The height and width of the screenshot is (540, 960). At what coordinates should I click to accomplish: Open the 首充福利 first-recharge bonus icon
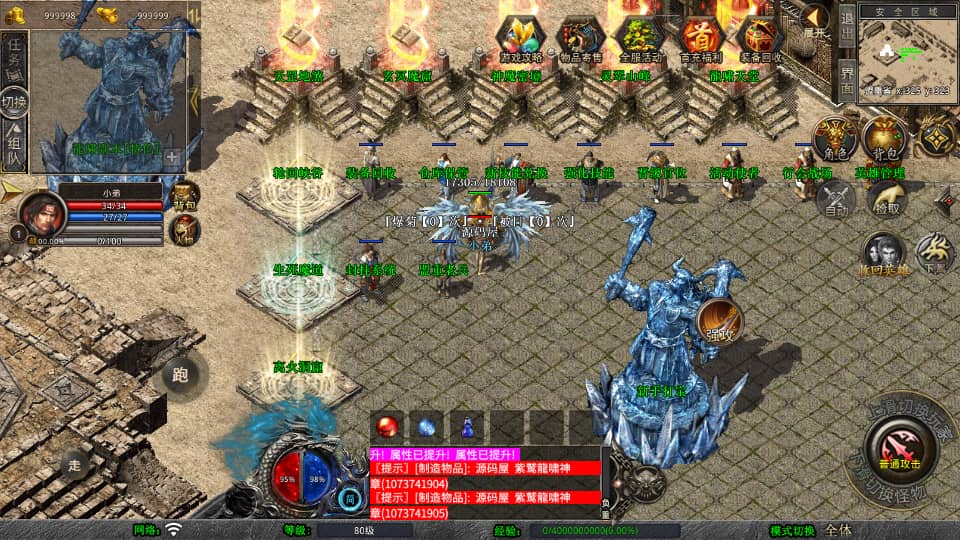(x=701, y=38)
